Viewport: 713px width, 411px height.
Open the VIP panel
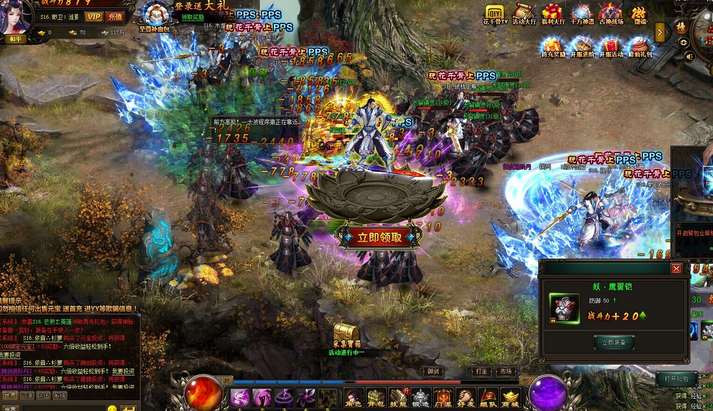coord(93,17)
